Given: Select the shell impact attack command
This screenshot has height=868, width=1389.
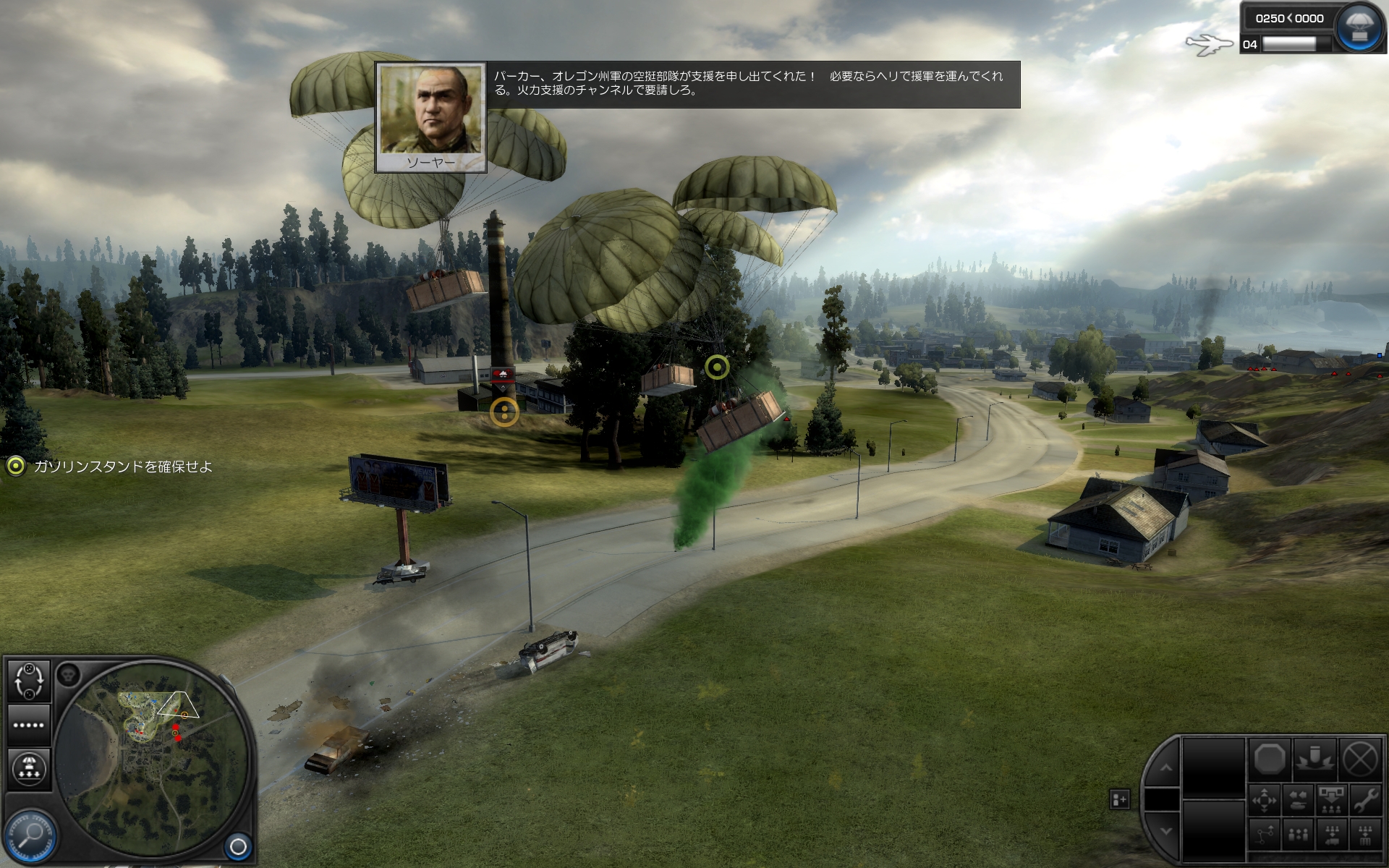Looking at the screenshot, I should 1314,759.
